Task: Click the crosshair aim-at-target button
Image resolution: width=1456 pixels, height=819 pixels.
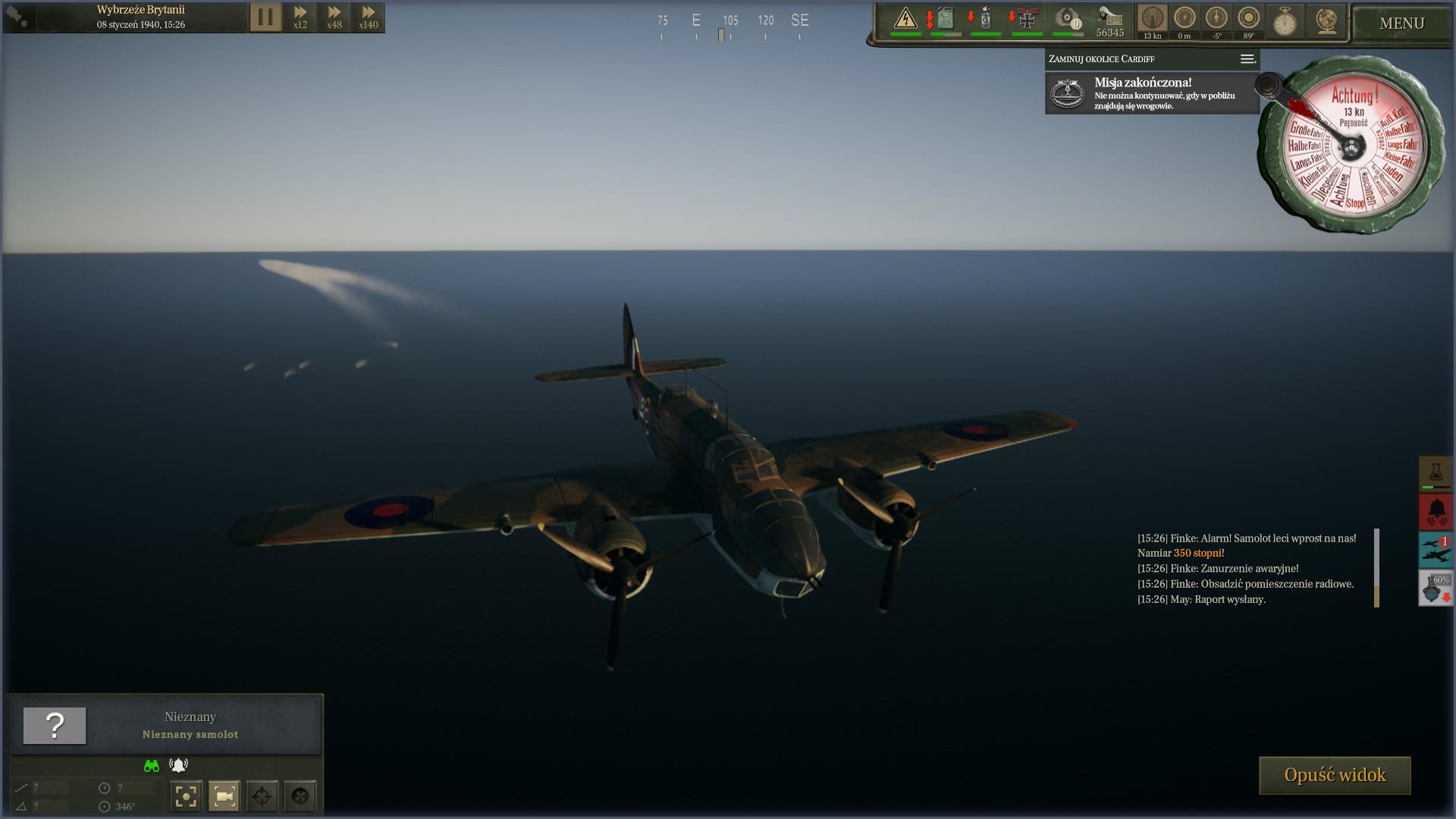Action: pos(262,796)
